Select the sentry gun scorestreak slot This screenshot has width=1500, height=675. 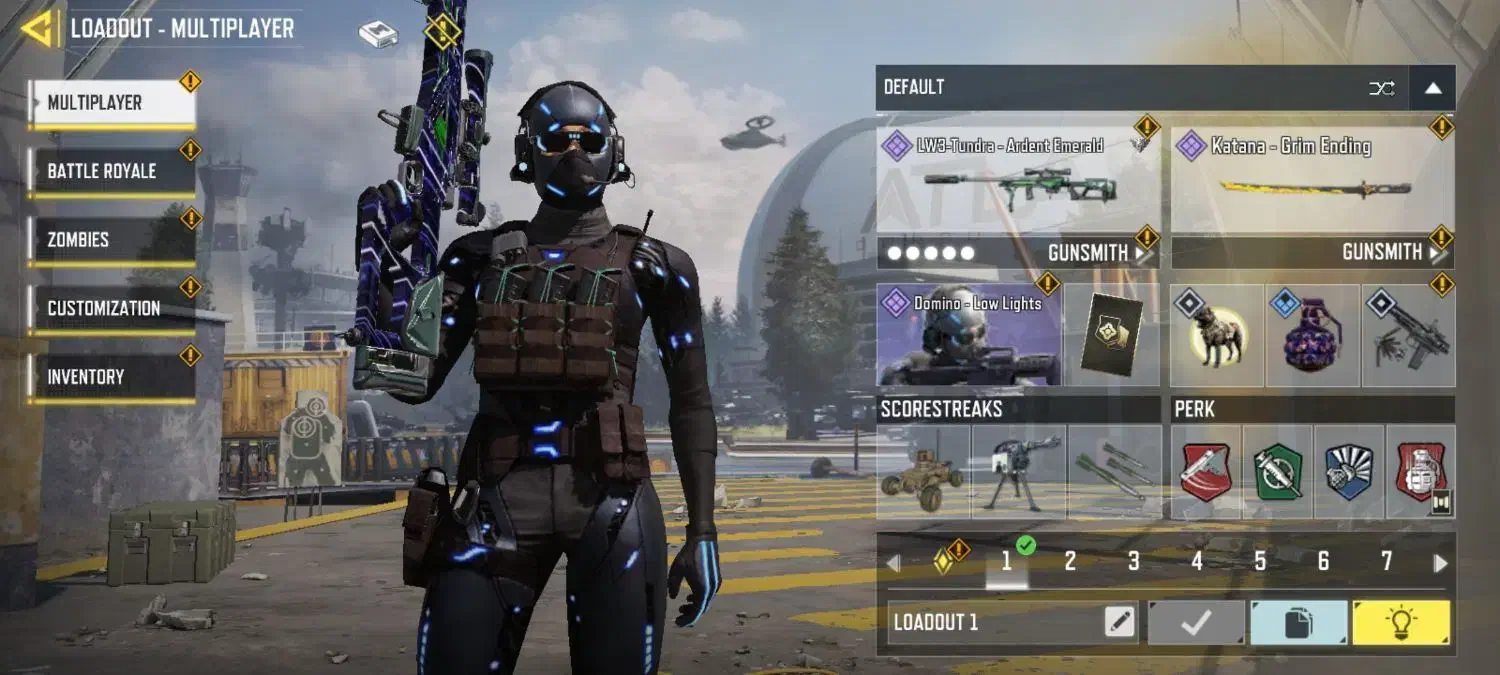point(1018,472)
